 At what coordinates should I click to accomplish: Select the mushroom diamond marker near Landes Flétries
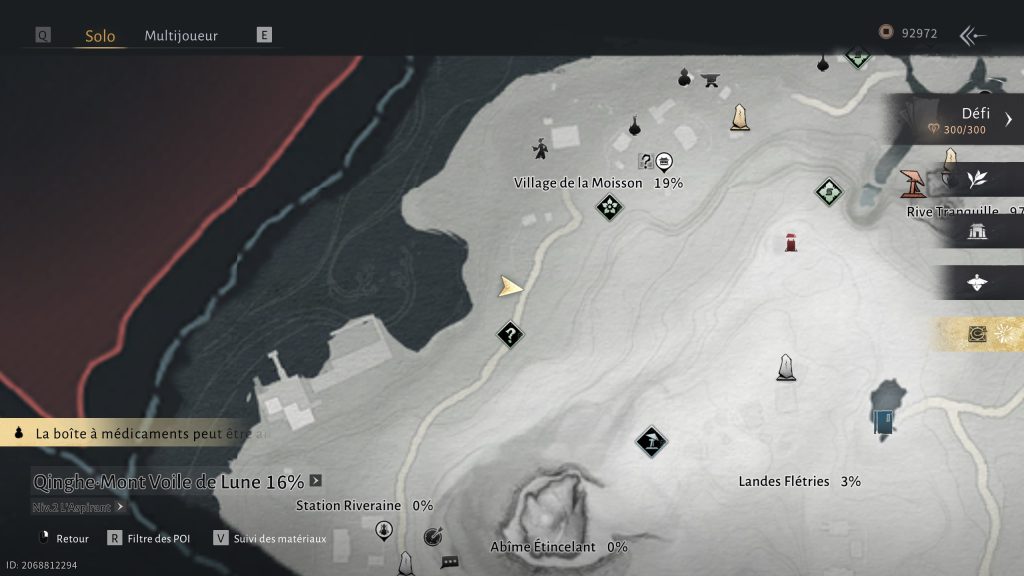651,441
